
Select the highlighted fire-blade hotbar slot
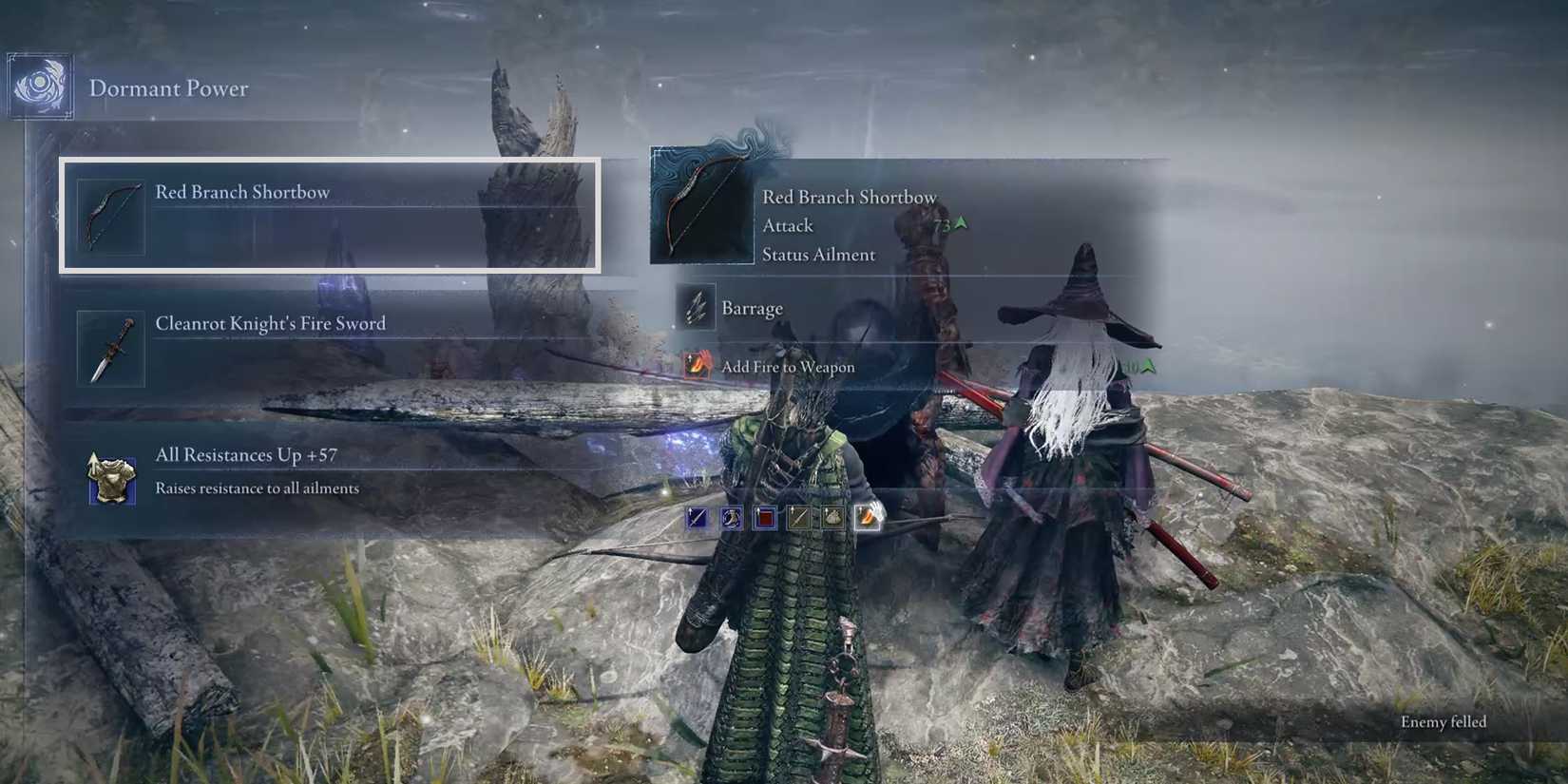click(867, 519)
